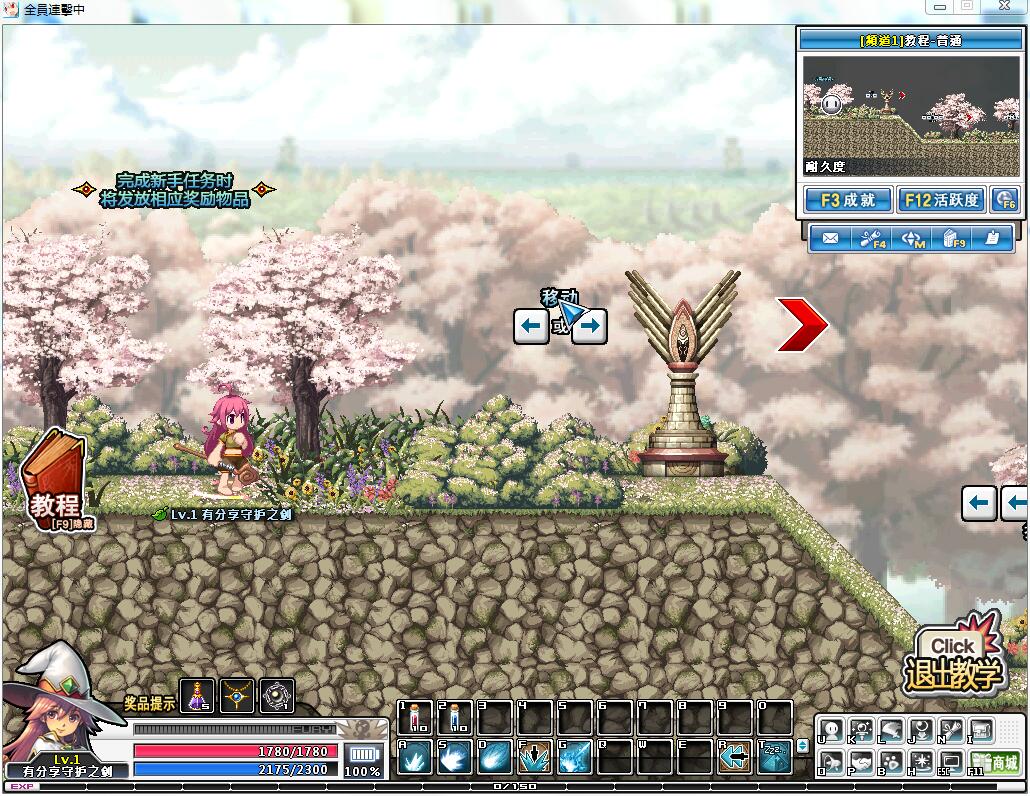Use the red potion in slot 1

click(415, 717)
